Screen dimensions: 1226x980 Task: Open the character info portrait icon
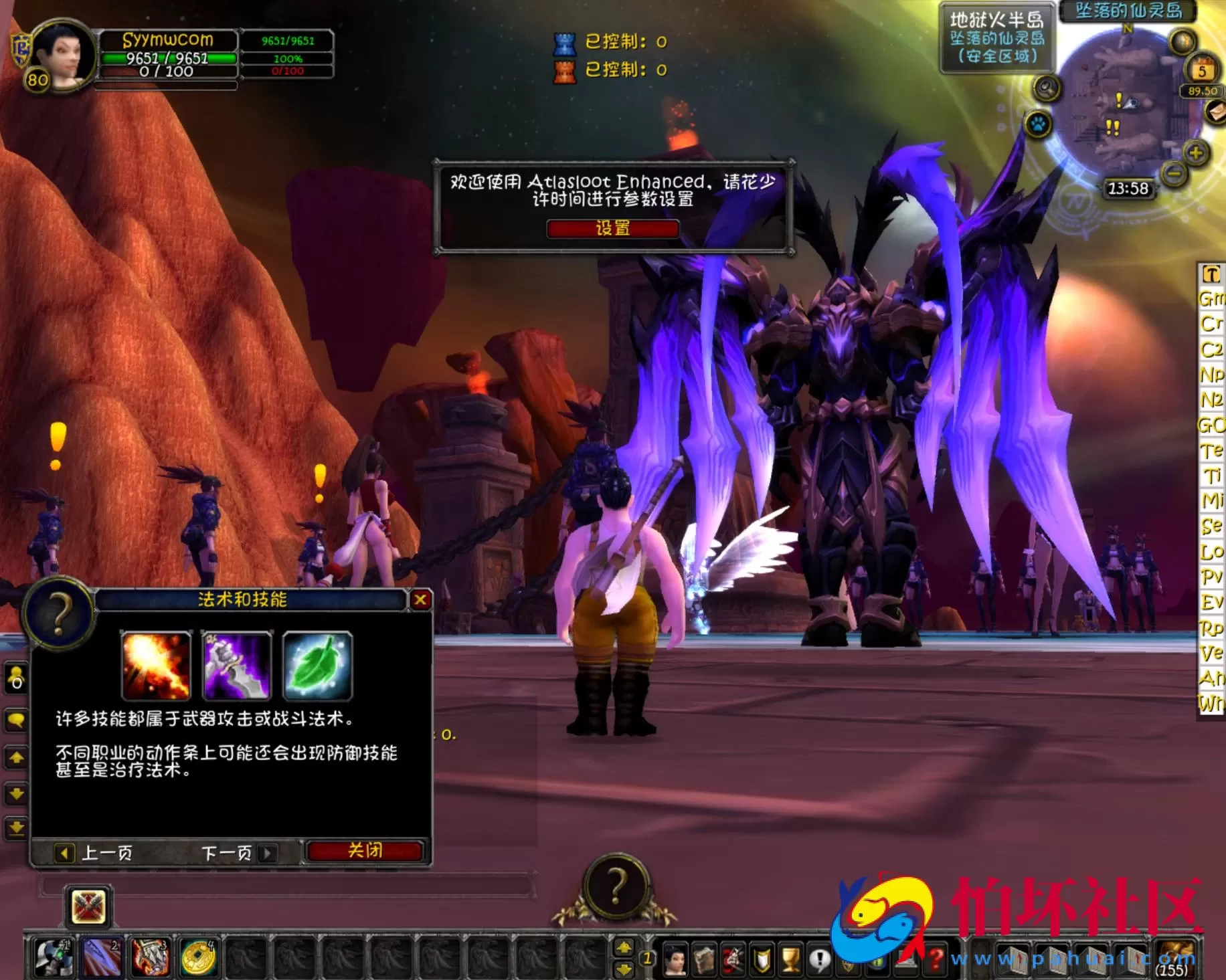pos(674,957)
